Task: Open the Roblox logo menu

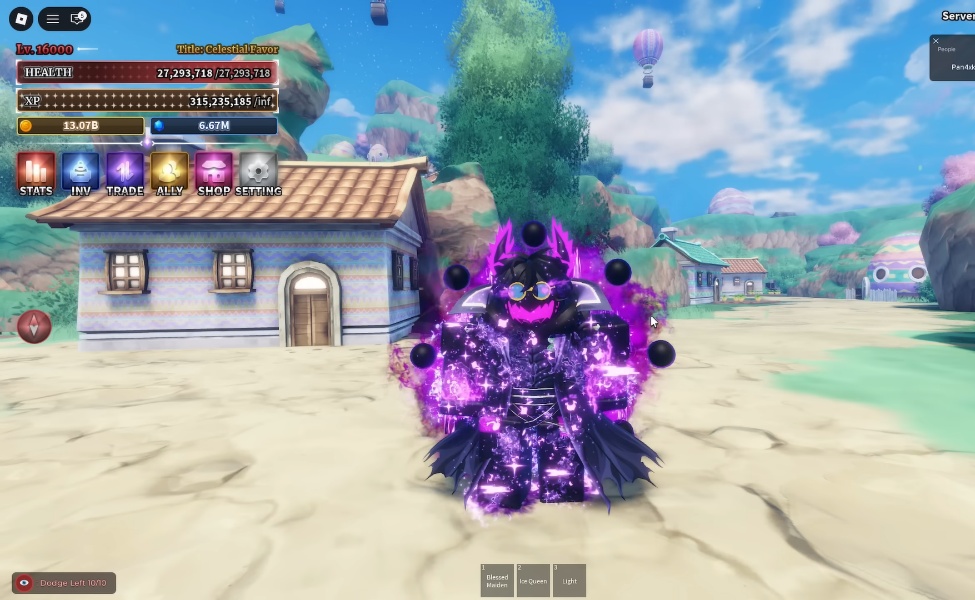Action: (20, 19)
